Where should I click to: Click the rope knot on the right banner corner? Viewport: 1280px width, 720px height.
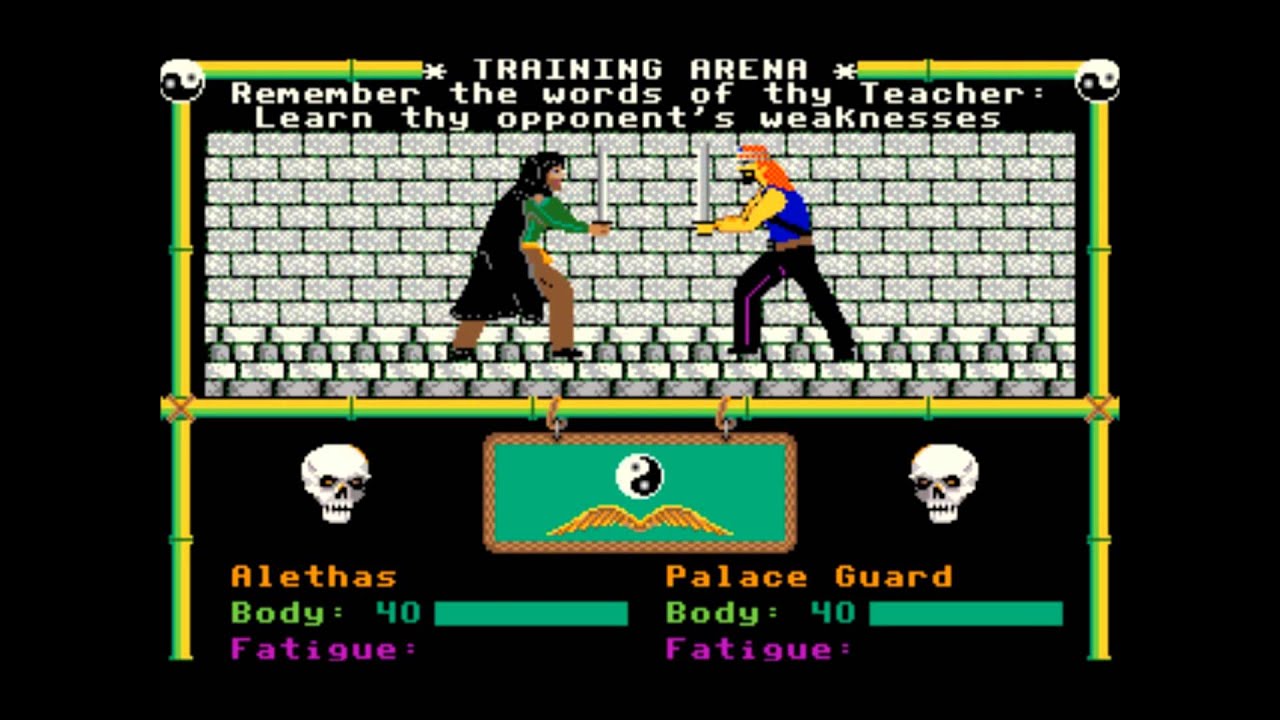1101,408
